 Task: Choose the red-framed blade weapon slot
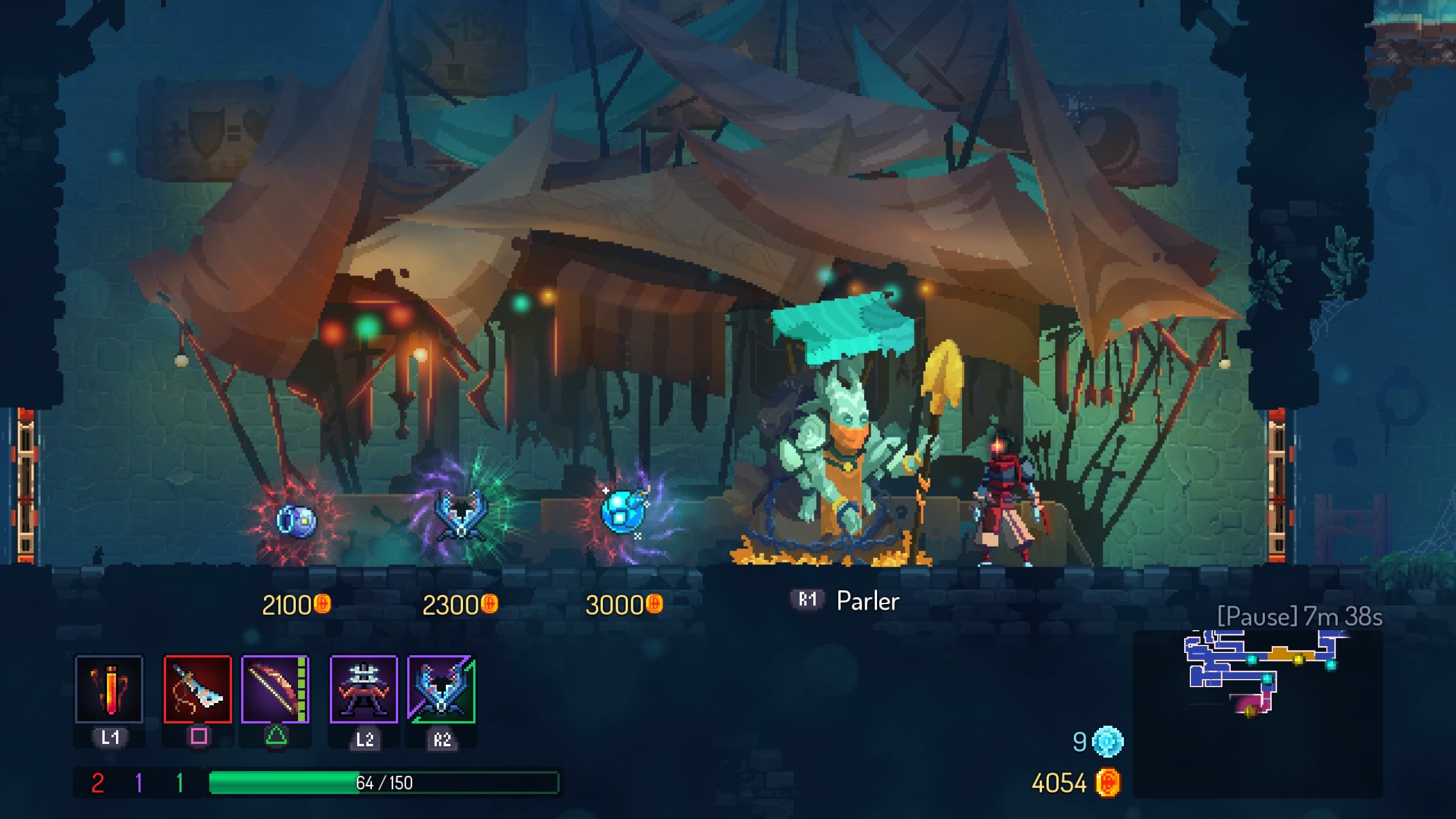point(198,689)
